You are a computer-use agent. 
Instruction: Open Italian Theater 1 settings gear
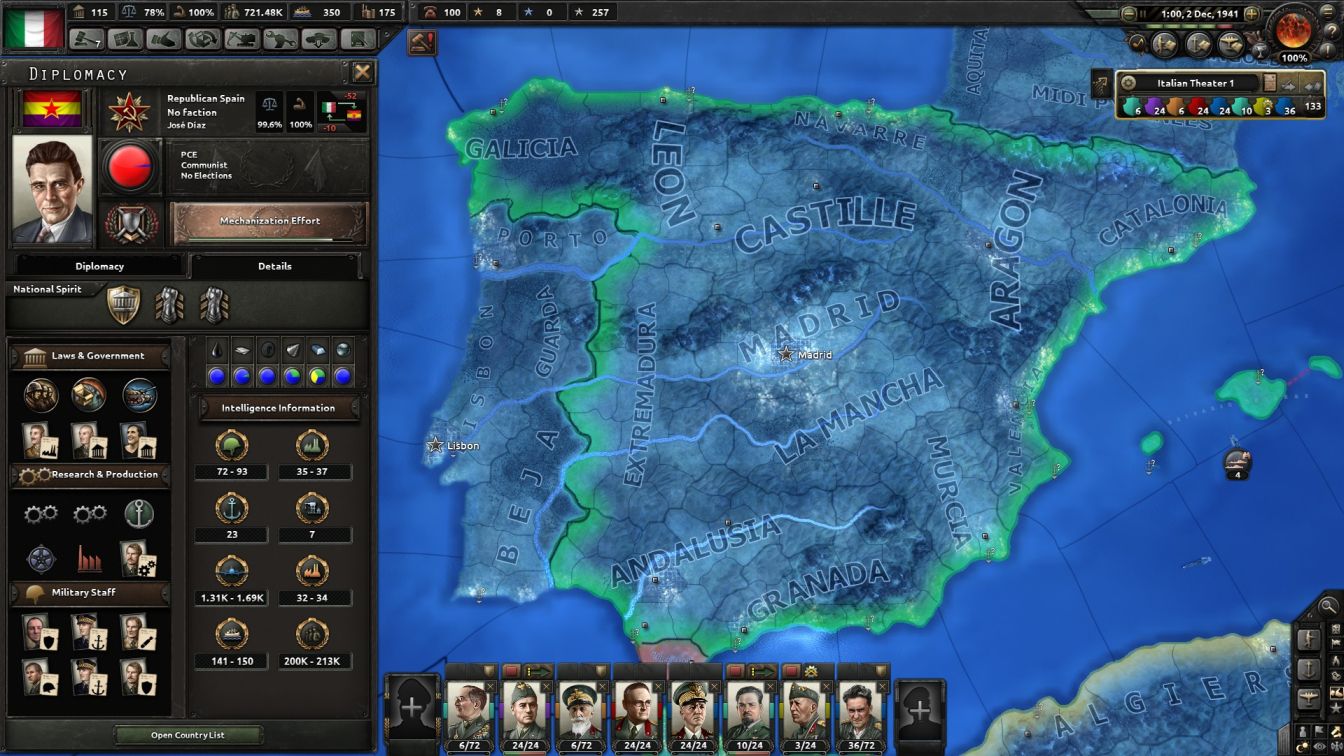1127,83
